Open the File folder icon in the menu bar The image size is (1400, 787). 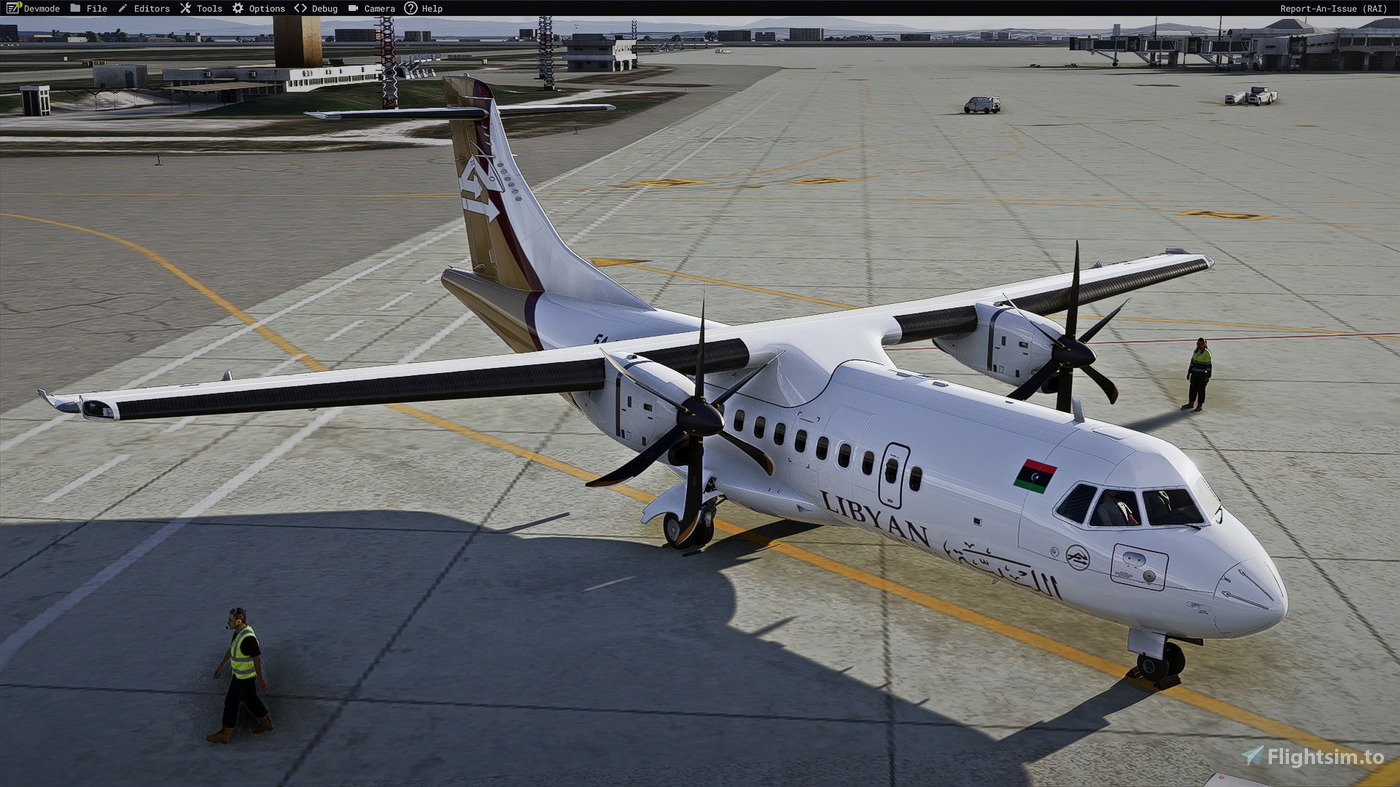(x=76, y=8)
